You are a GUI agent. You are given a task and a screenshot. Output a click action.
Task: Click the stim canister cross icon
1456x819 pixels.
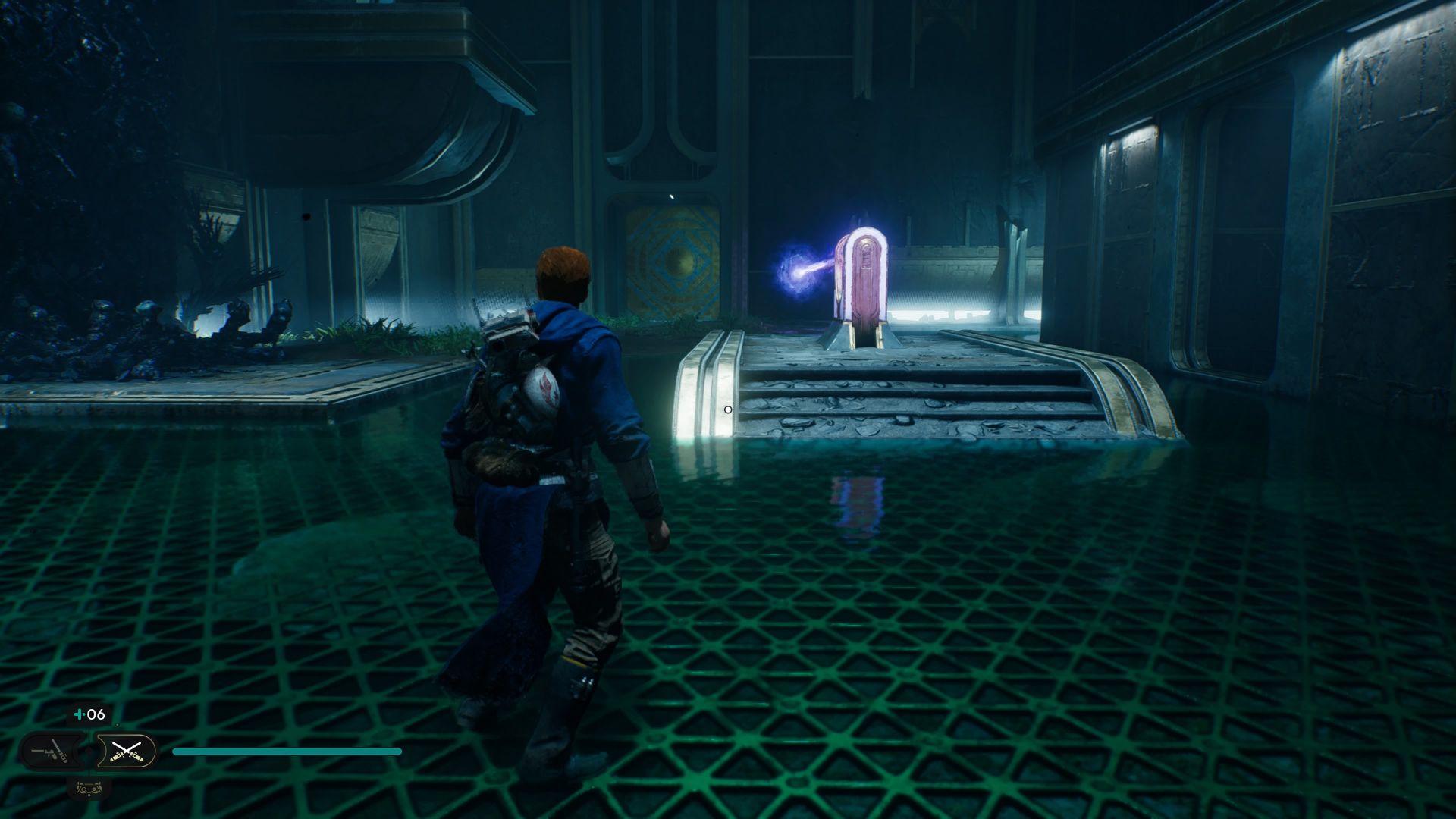pyautogui.click(x=79, y=714)
